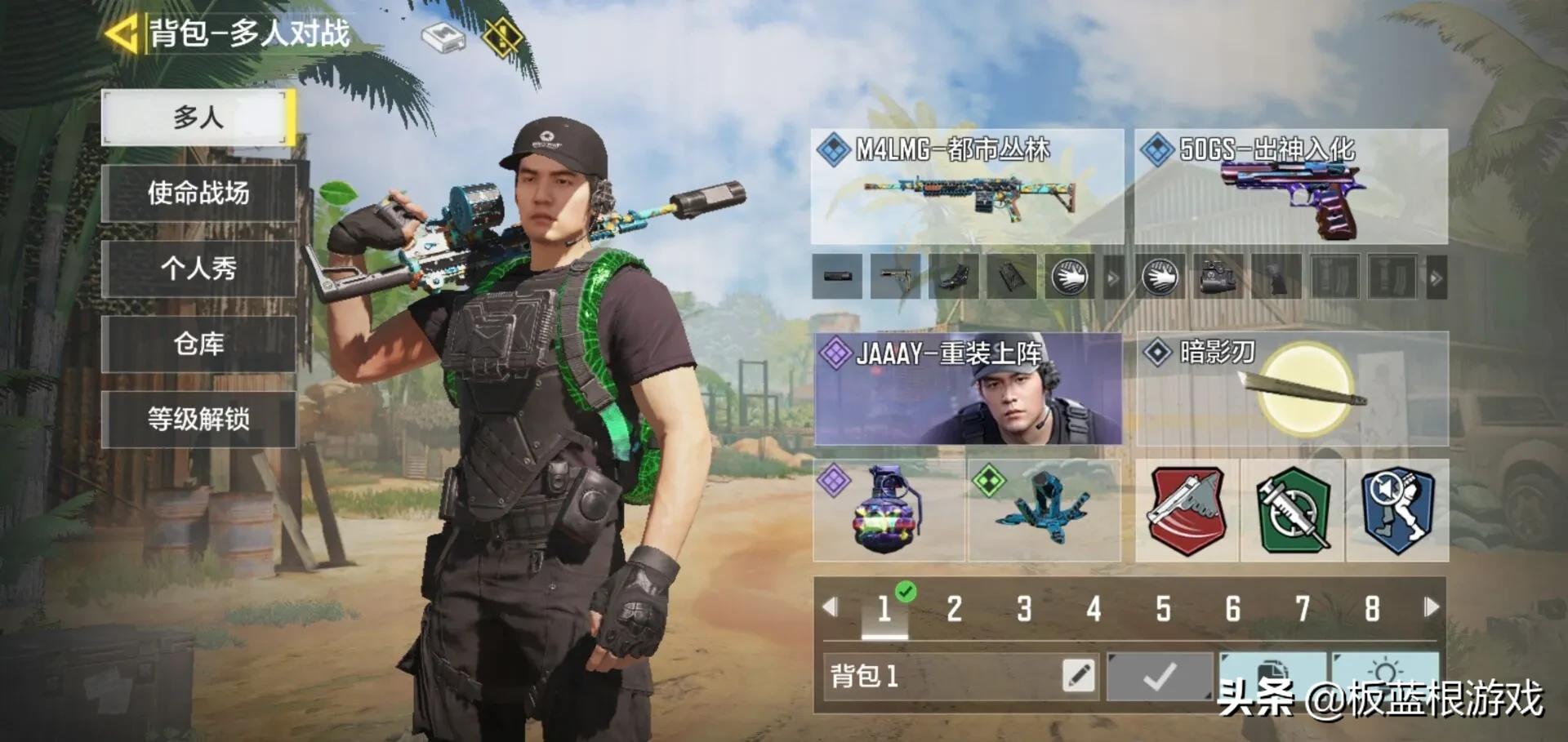Switch to the 多人 tab

point(198,118)
